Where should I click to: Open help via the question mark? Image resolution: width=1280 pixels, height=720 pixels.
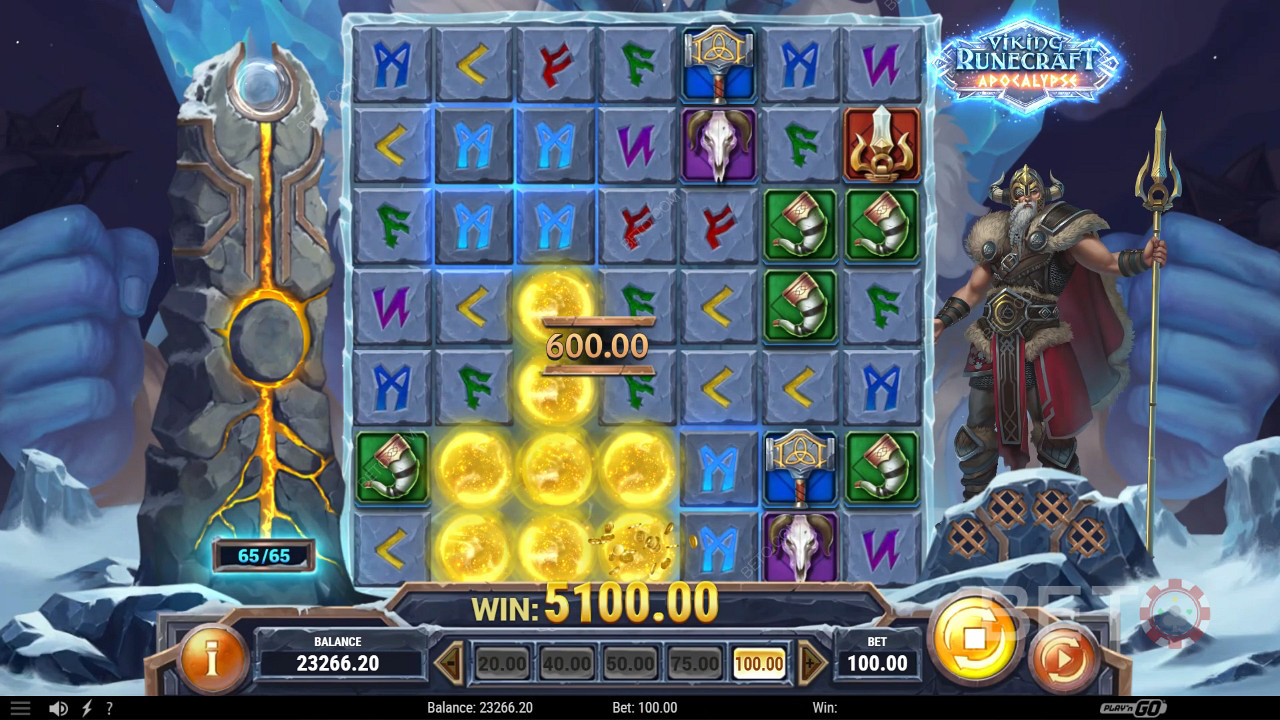pyautogui.click(x=109, y=708)
